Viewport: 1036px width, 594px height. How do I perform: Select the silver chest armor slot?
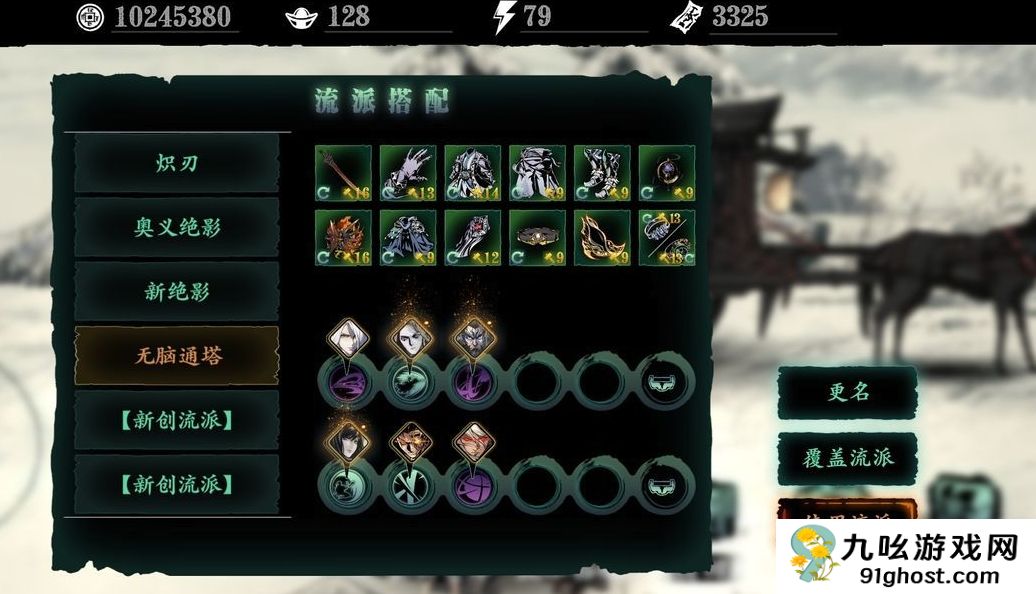pyautogui.click(x=472, y=173)
